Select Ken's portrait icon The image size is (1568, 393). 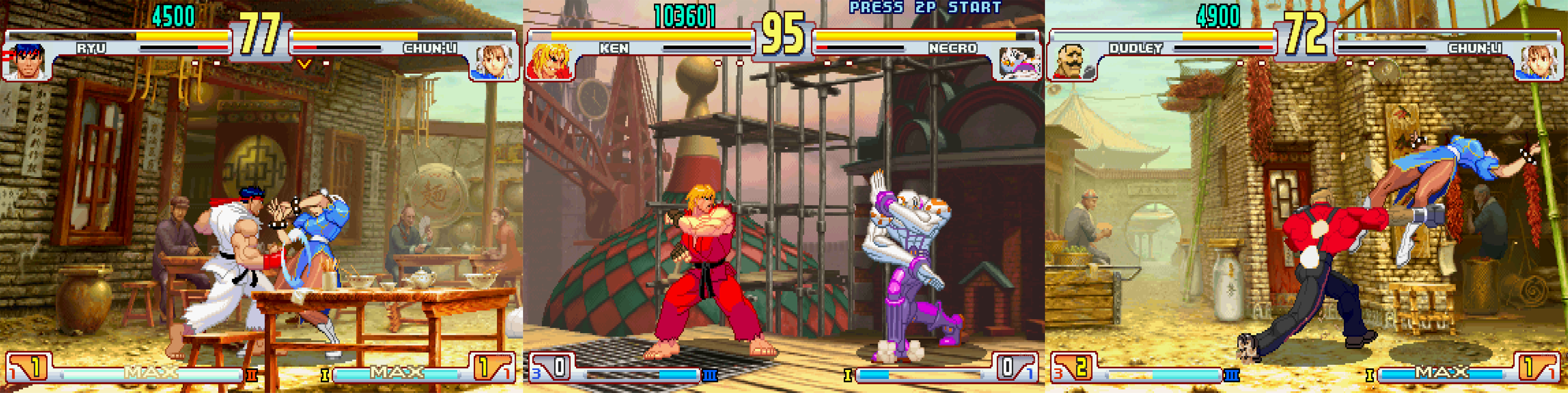[x=550, y=62]
